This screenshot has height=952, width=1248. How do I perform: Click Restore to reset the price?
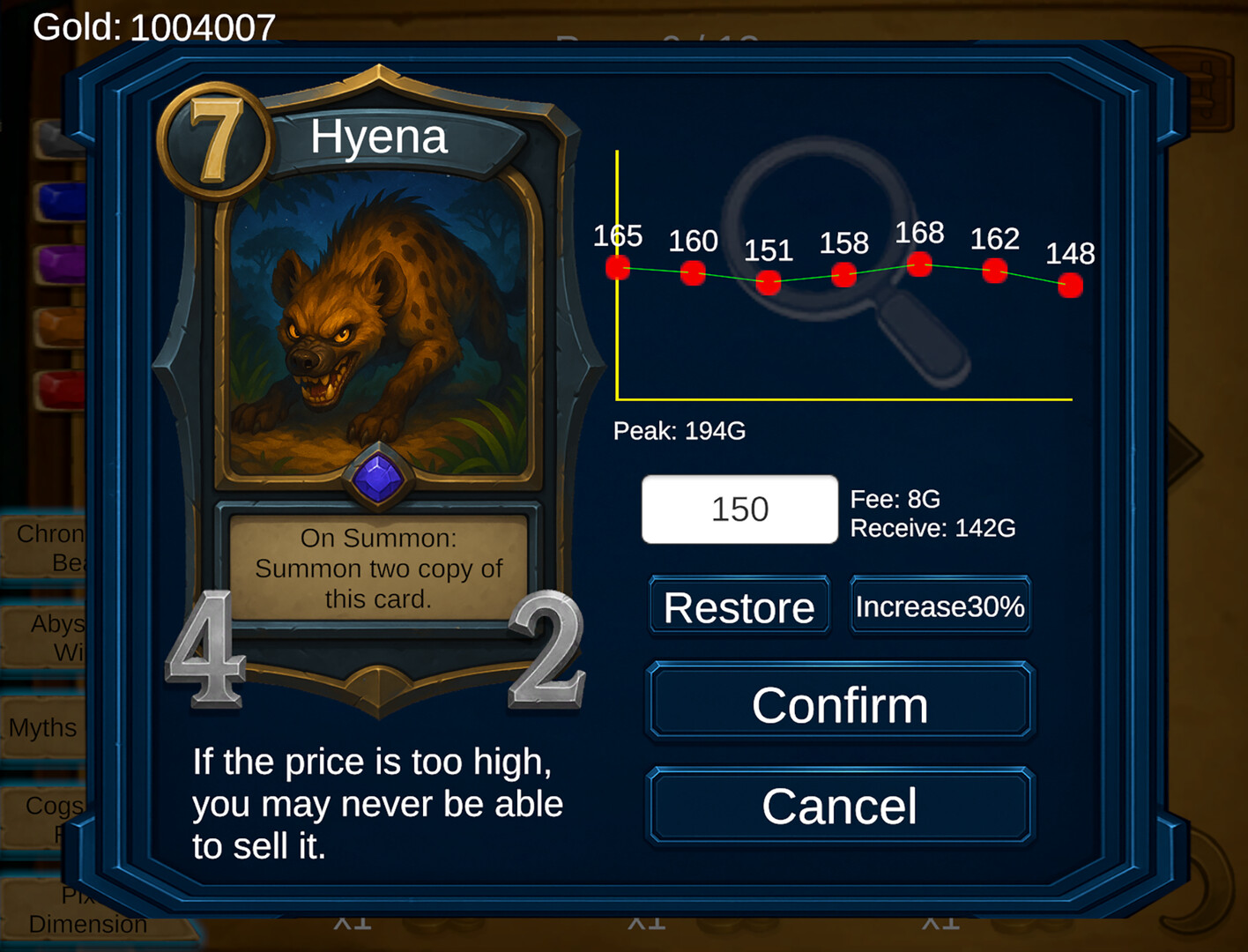[x=739, y=606]
